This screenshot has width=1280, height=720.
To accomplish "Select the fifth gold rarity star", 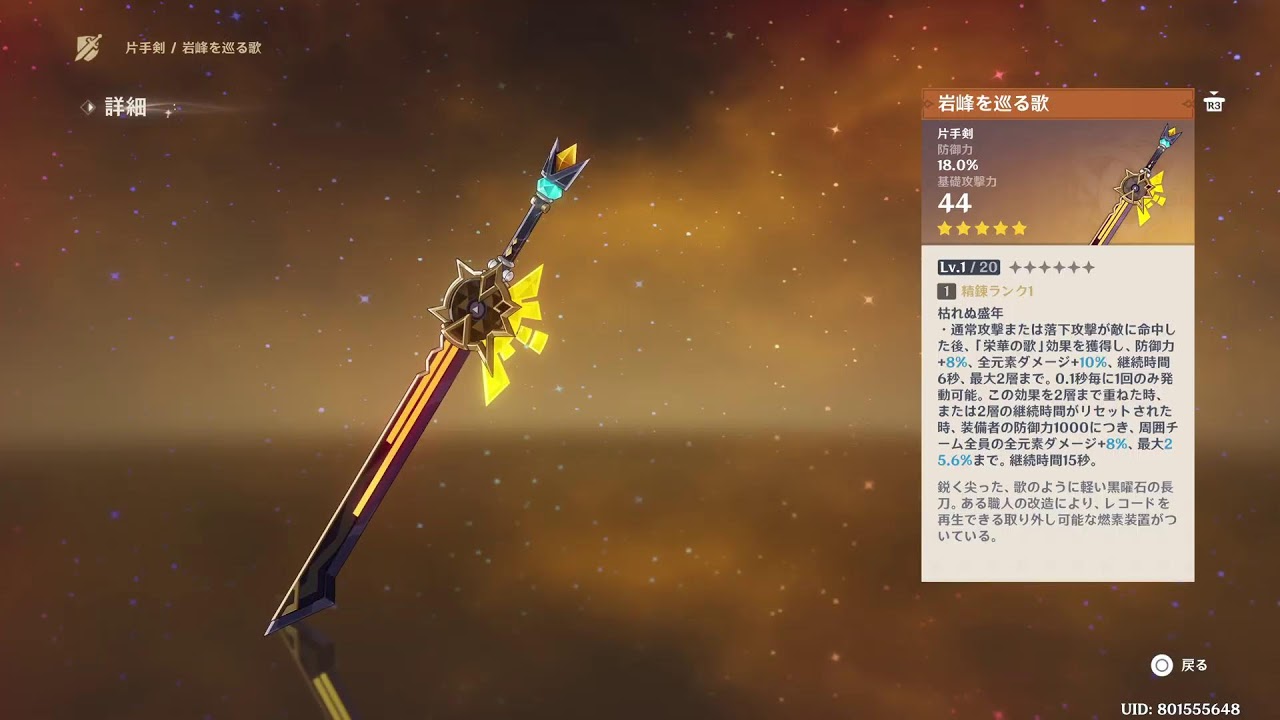I will 1021,228.
